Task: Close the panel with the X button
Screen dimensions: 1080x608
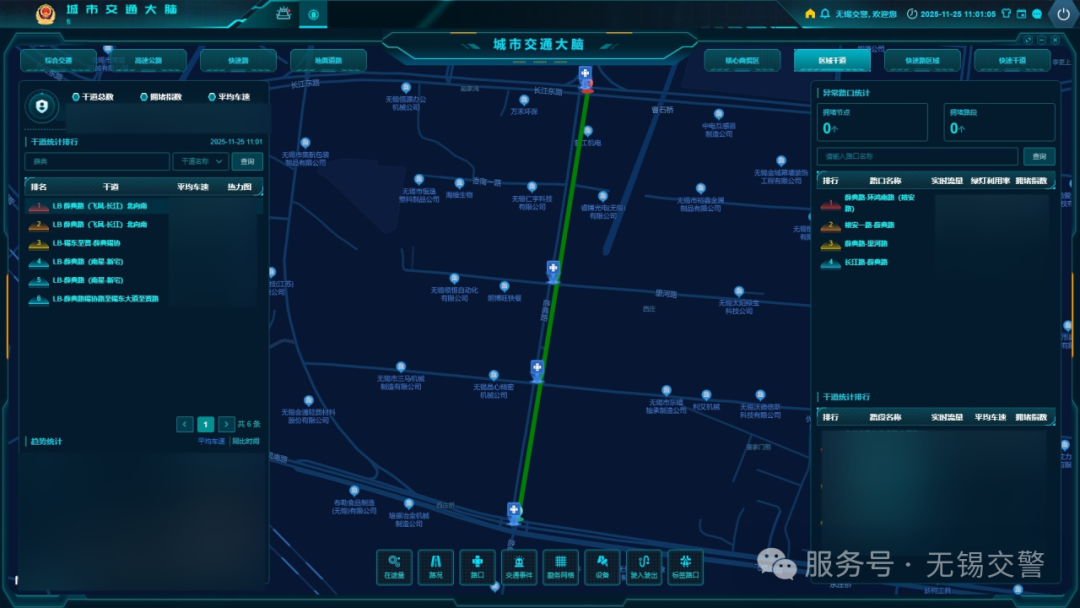Action: [1055, 40]
